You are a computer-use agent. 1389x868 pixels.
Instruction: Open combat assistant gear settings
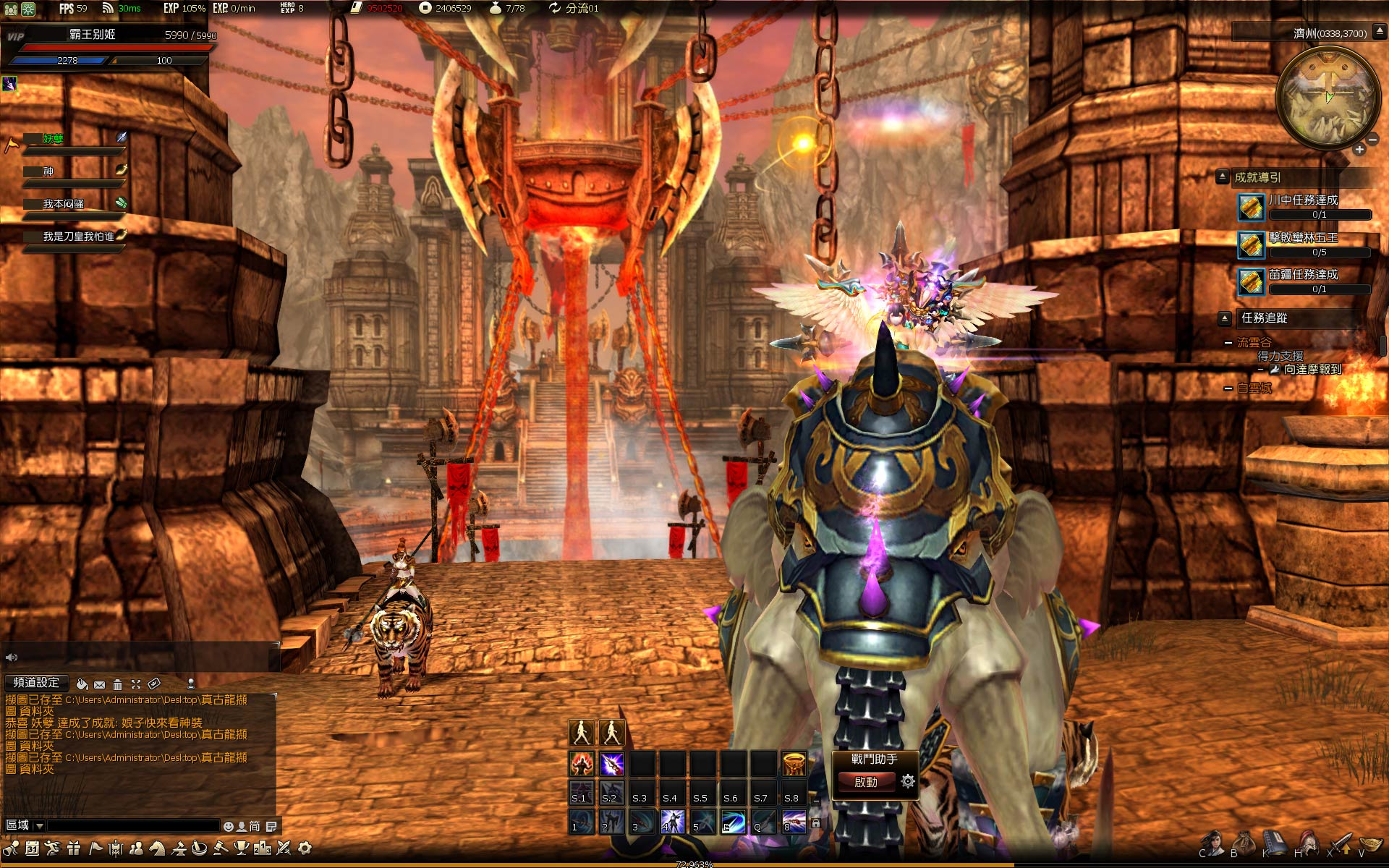coord(908,781)
